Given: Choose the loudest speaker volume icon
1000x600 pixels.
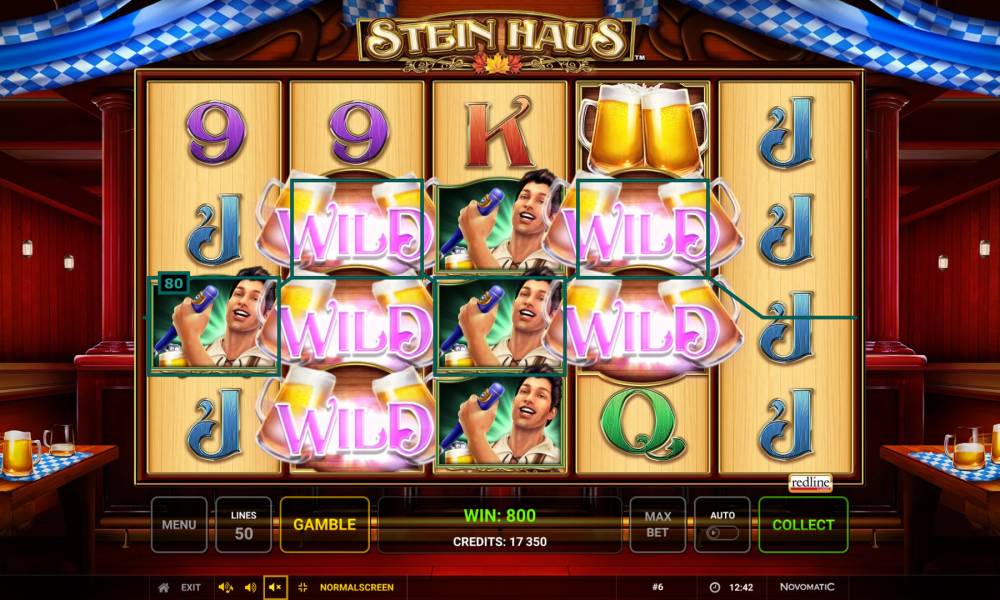Looking at the screenshot, I should pyautogui.click(x=225, y=587).
